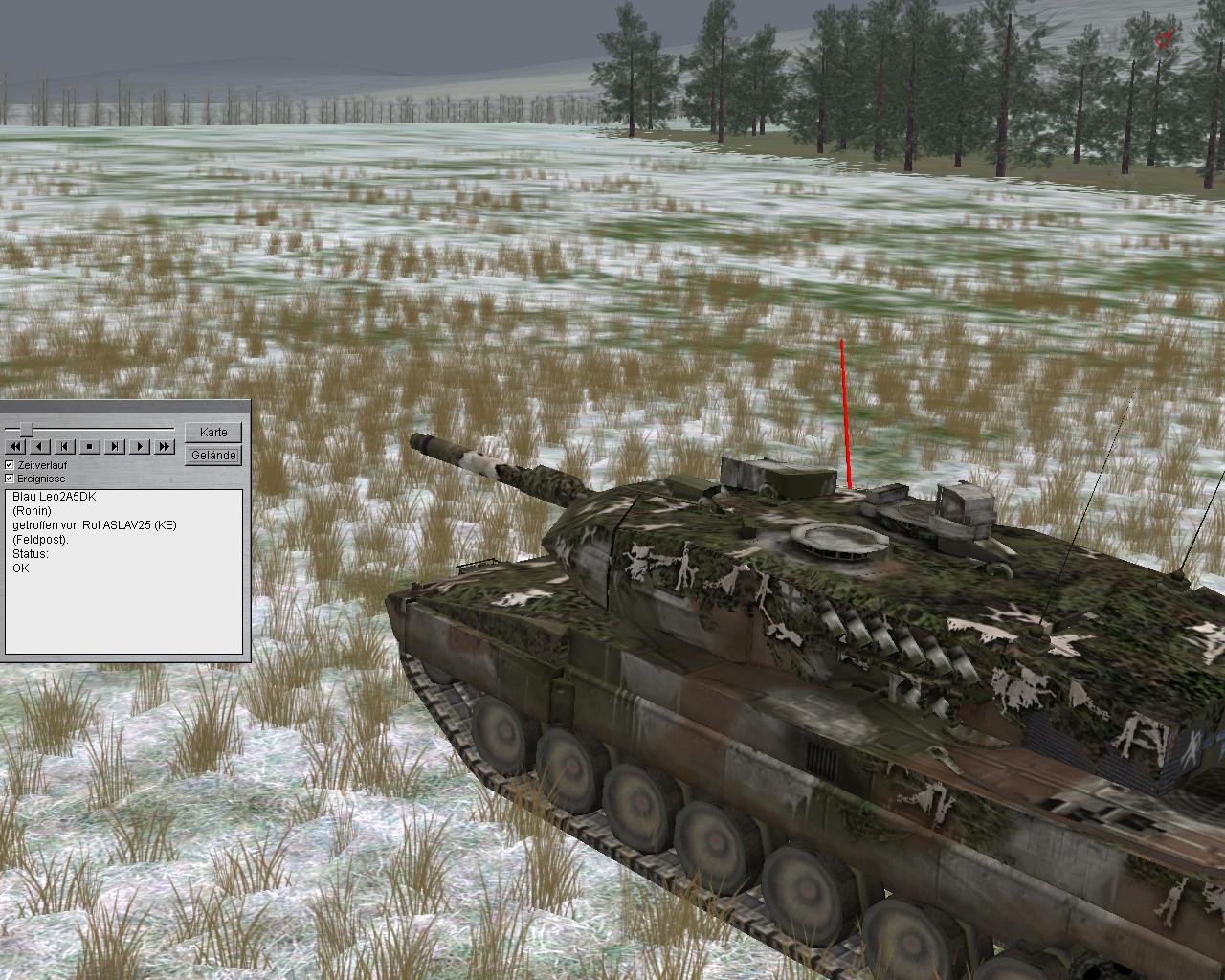Stop the replay playback
The height and width of the screenshot is (980, 1225).
tap(90, 447)
